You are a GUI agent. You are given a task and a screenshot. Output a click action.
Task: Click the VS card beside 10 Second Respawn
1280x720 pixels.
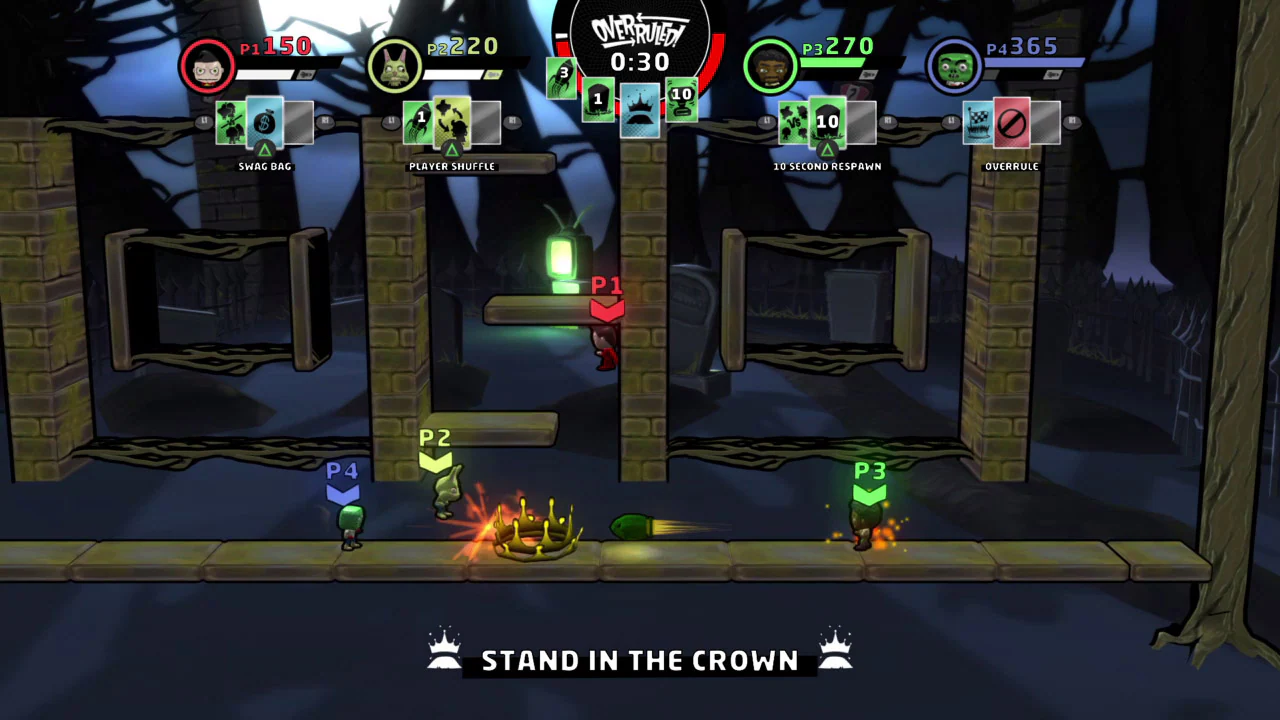tap(790, 120)
